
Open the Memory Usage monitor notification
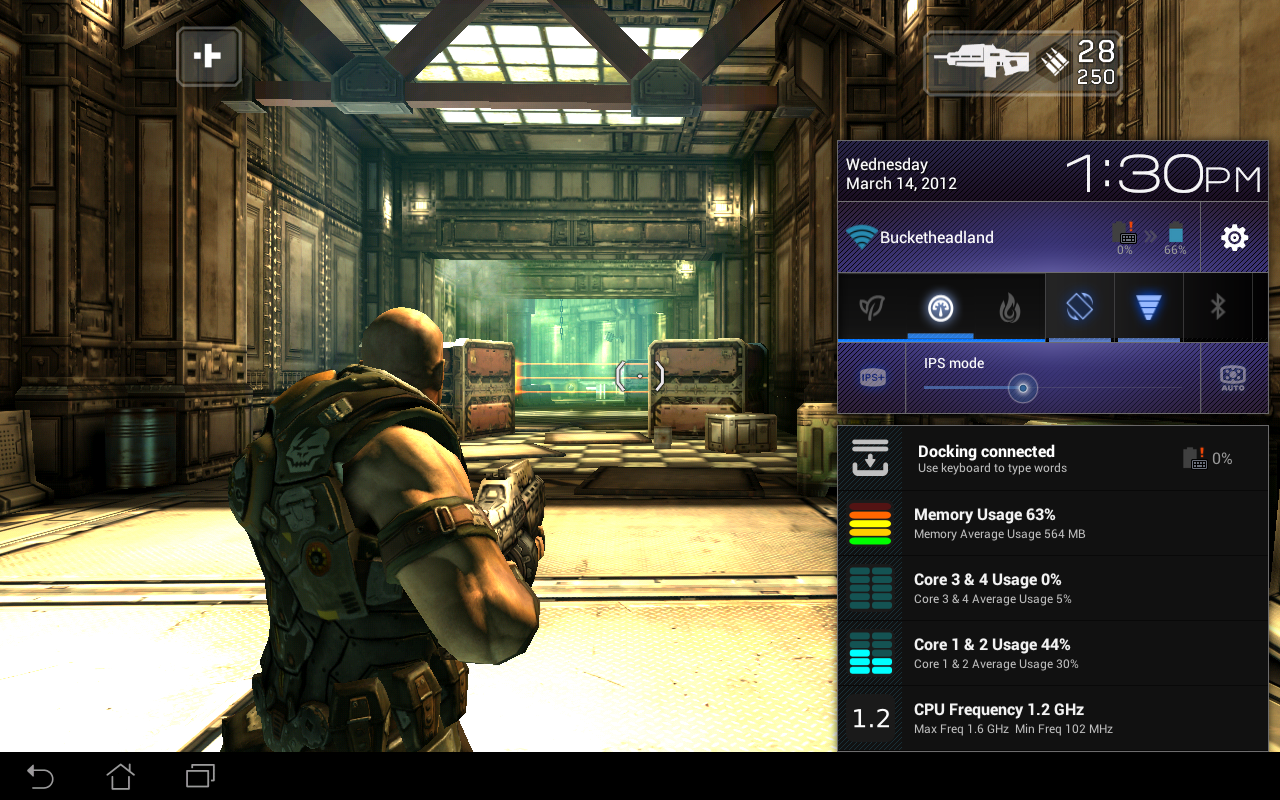pos(1050,522)
